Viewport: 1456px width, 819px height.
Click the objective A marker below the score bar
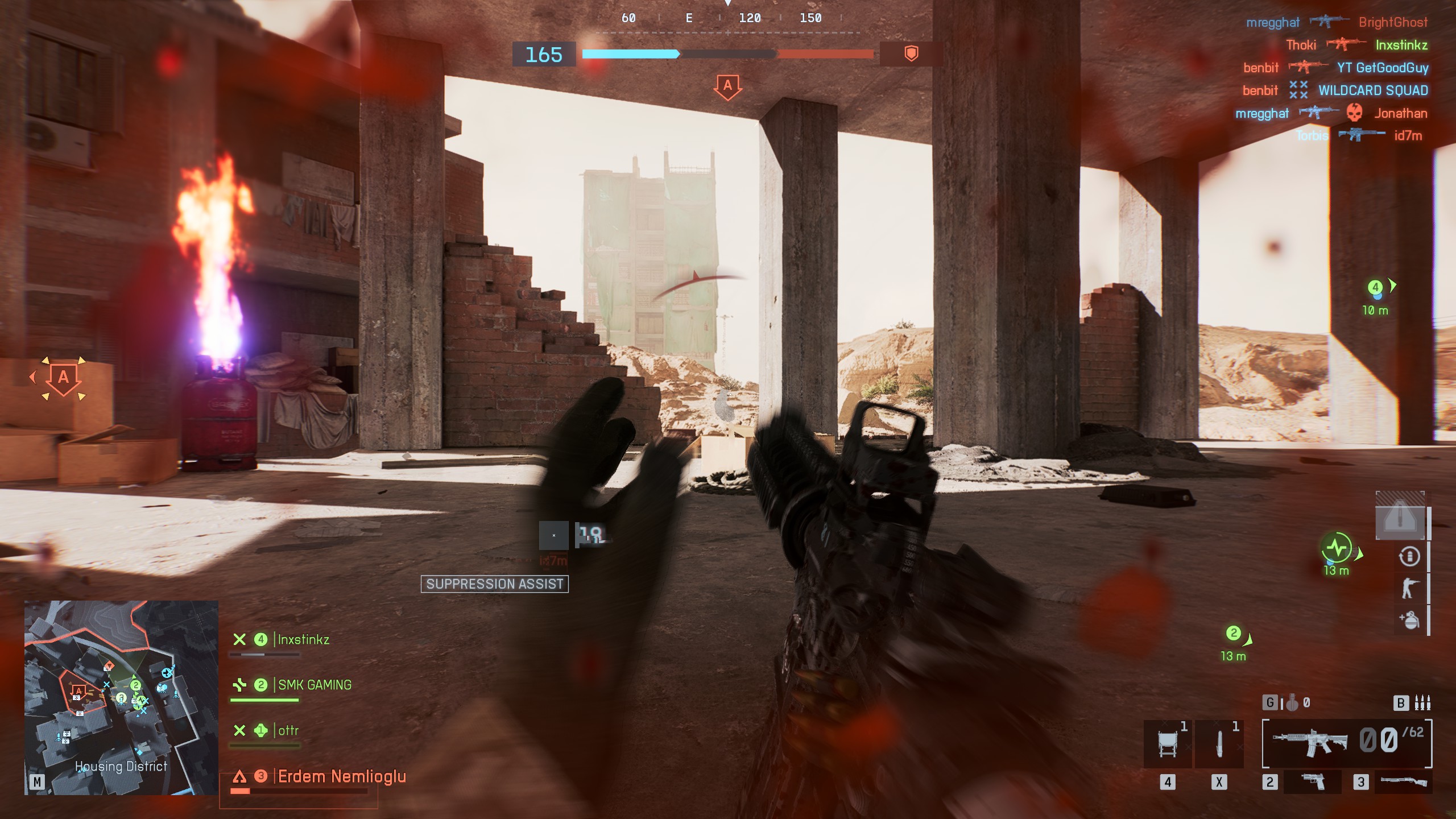click(727, 87)
